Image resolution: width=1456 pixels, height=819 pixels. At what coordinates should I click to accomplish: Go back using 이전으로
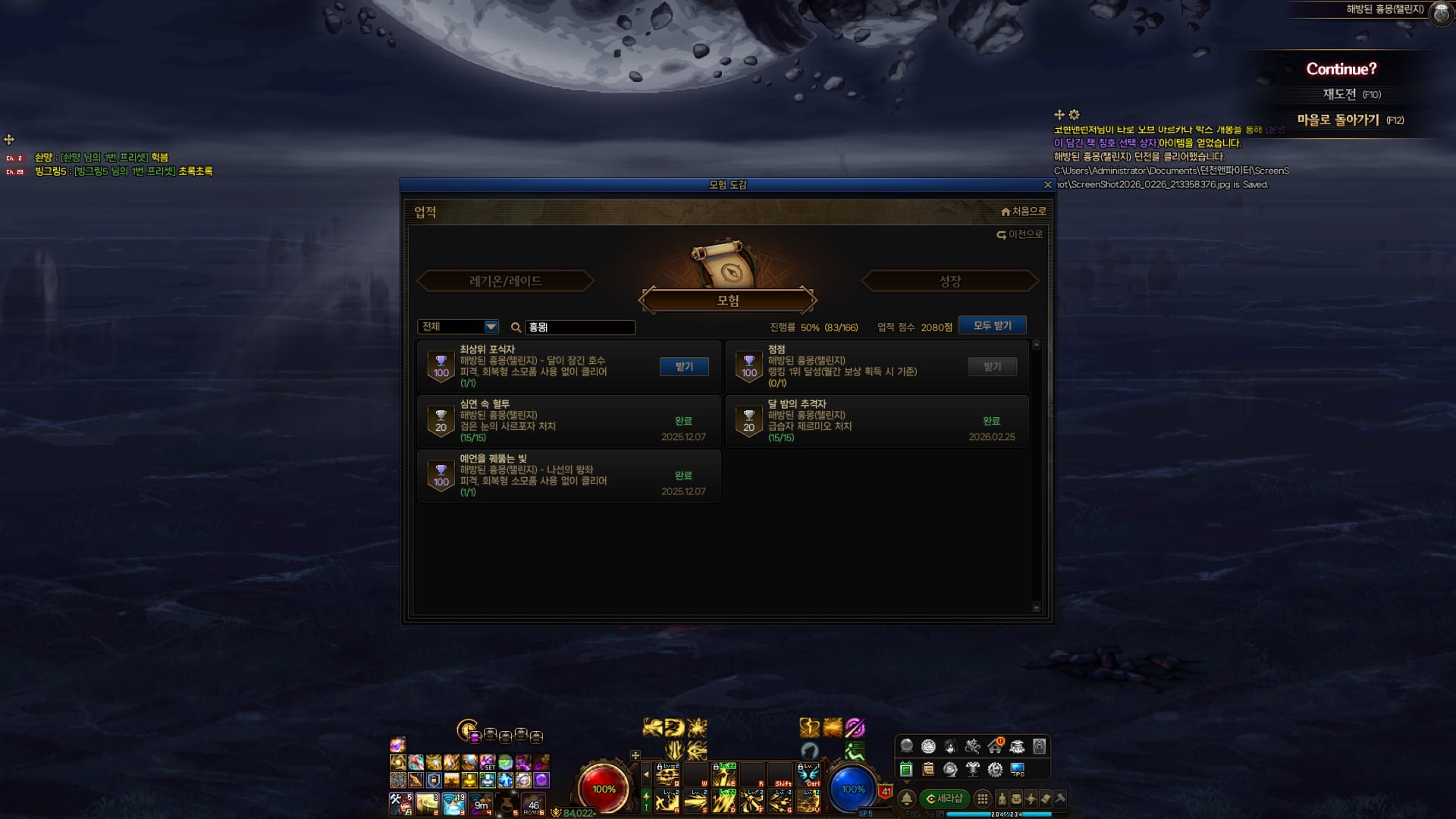(1020, 235)
